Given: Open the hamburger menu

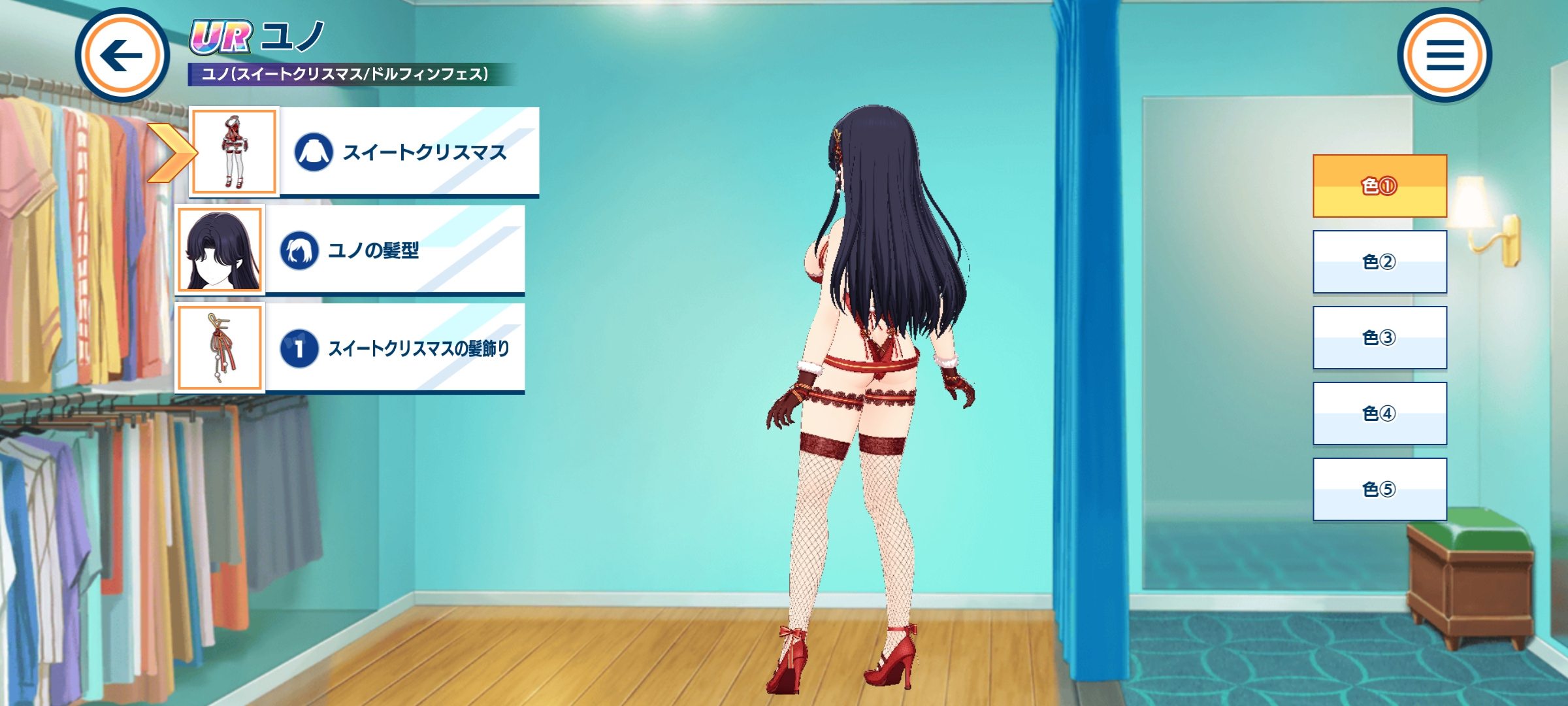Looking at the screenshot, I should pyautogui.click(x=1445, y=56).
